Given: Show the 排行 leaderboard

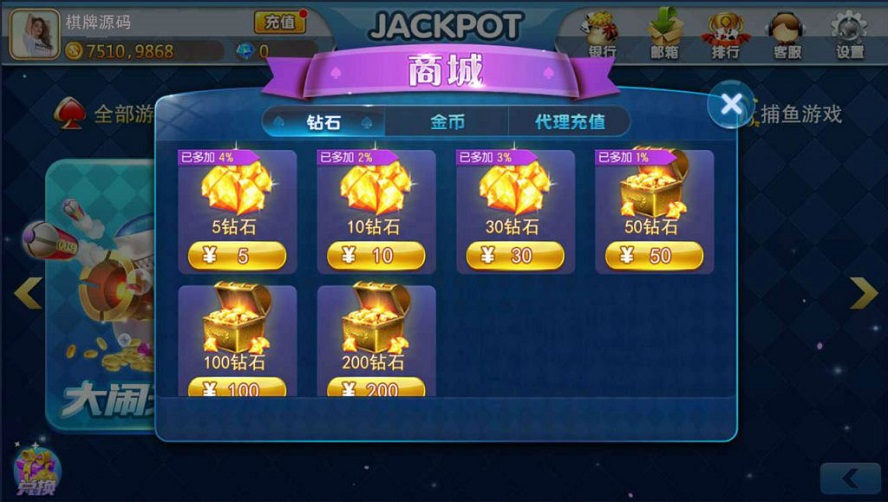Looking at the screenshot, I should (725, 32).
